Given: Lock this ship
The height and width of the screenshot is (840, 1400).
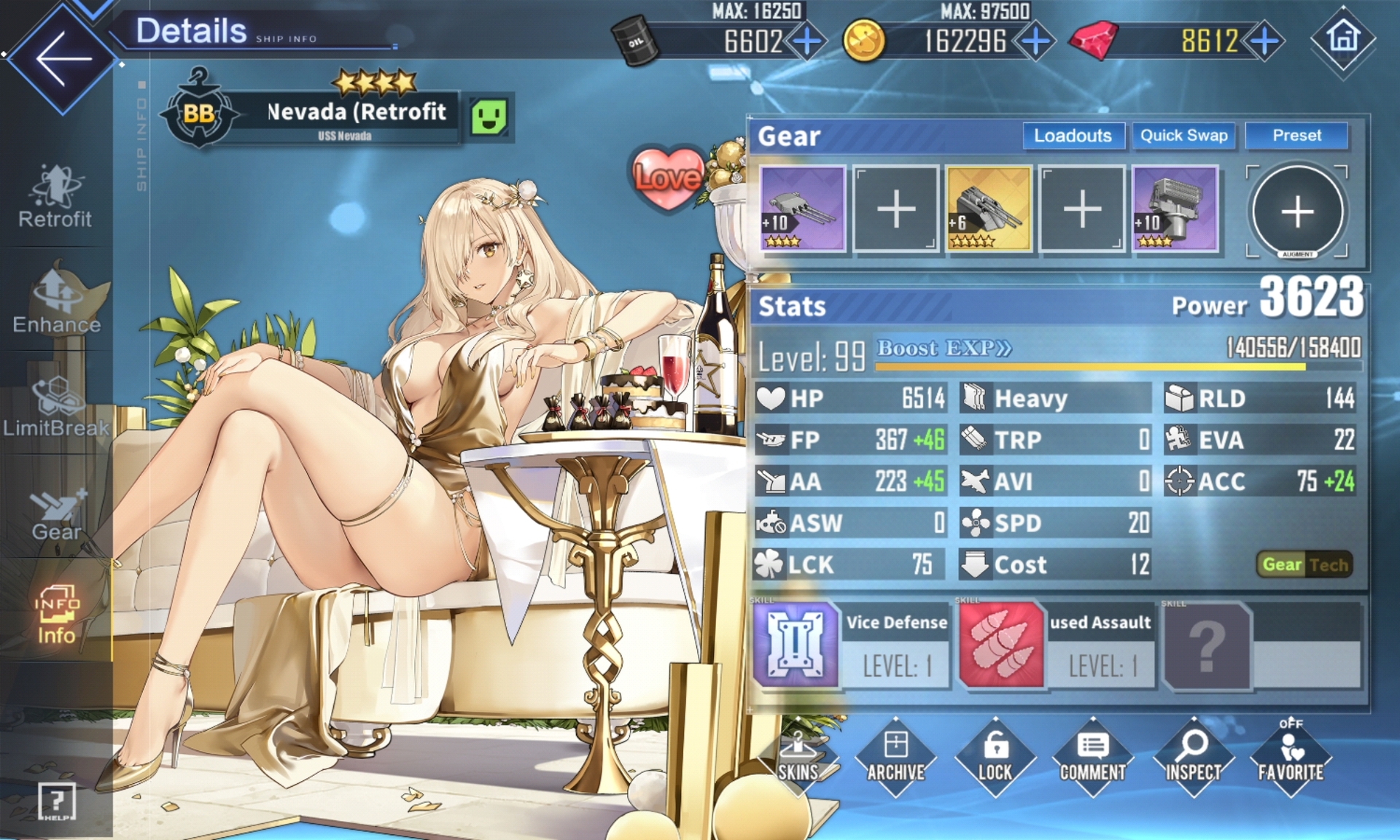Looking at the screenshot, I should tap(995, 758).
